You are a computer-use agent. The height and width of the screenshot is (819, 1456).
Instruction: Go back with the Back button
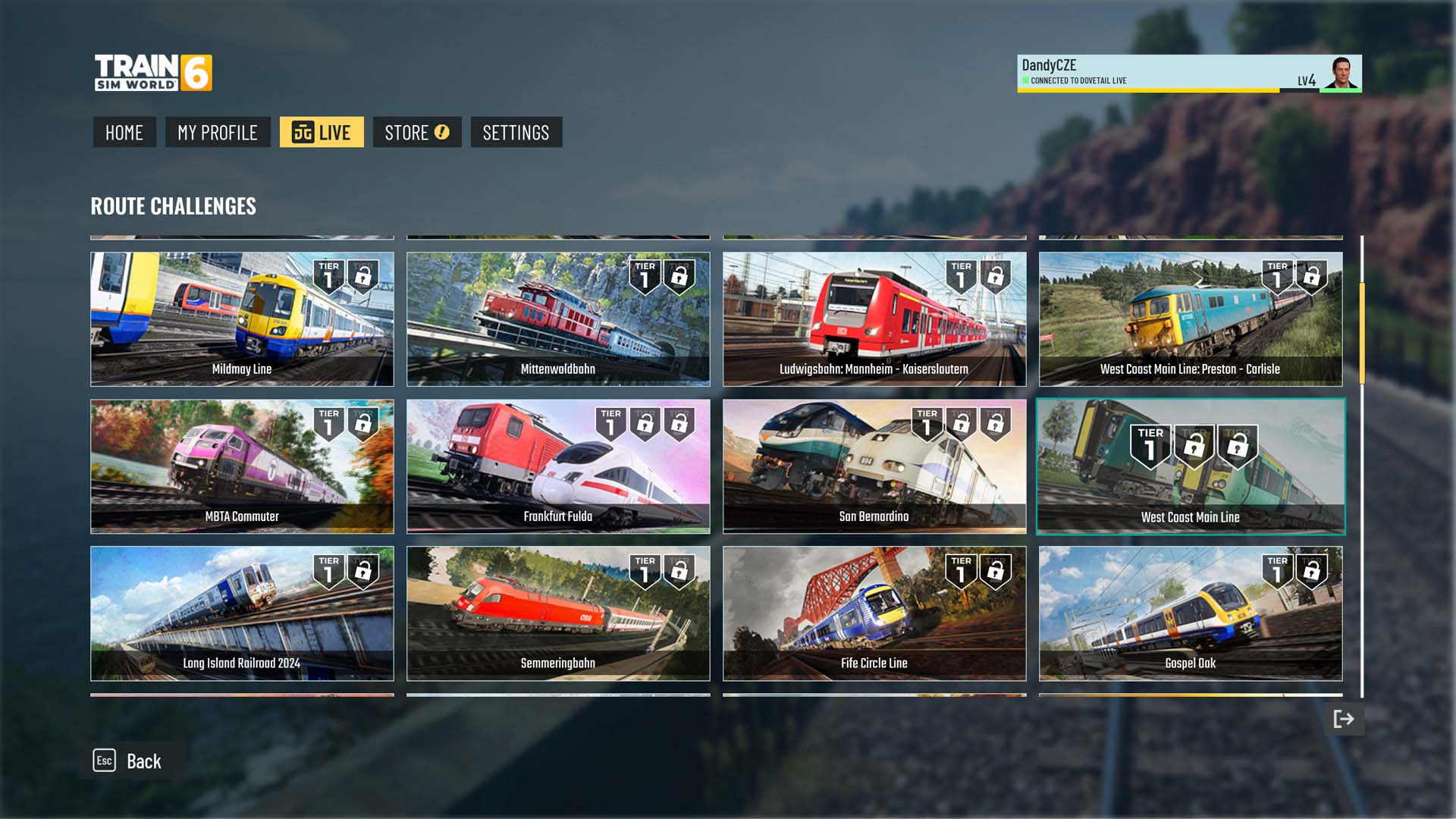pos(129,761)
